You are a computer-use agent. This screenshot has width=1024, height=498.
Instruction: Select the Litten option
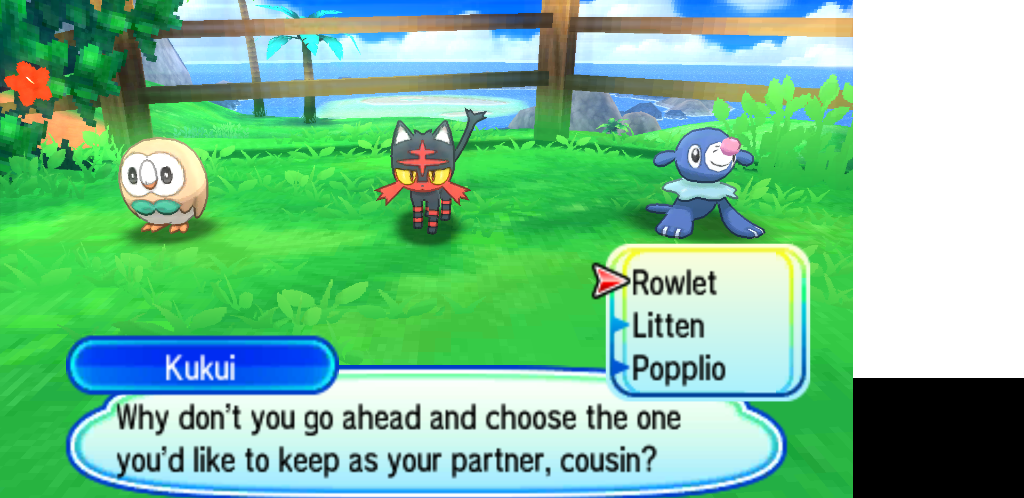(x=668, y=326)
